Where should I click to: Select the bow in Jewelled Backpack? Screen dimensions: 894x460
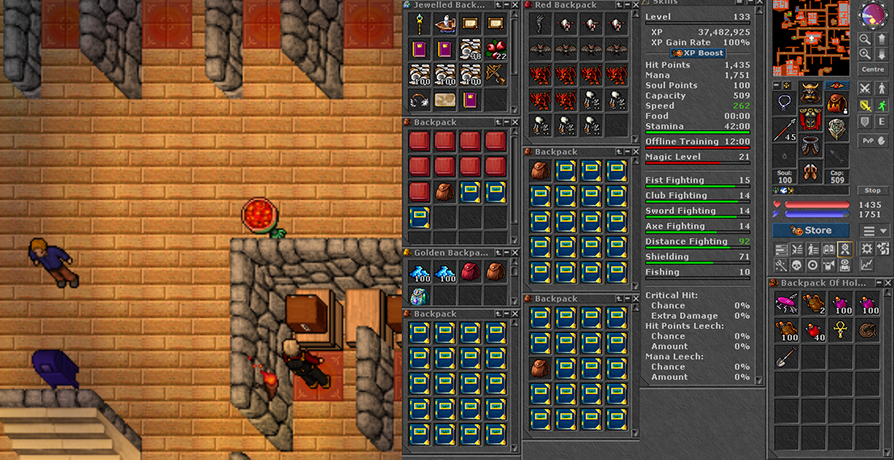pos(494,75)
